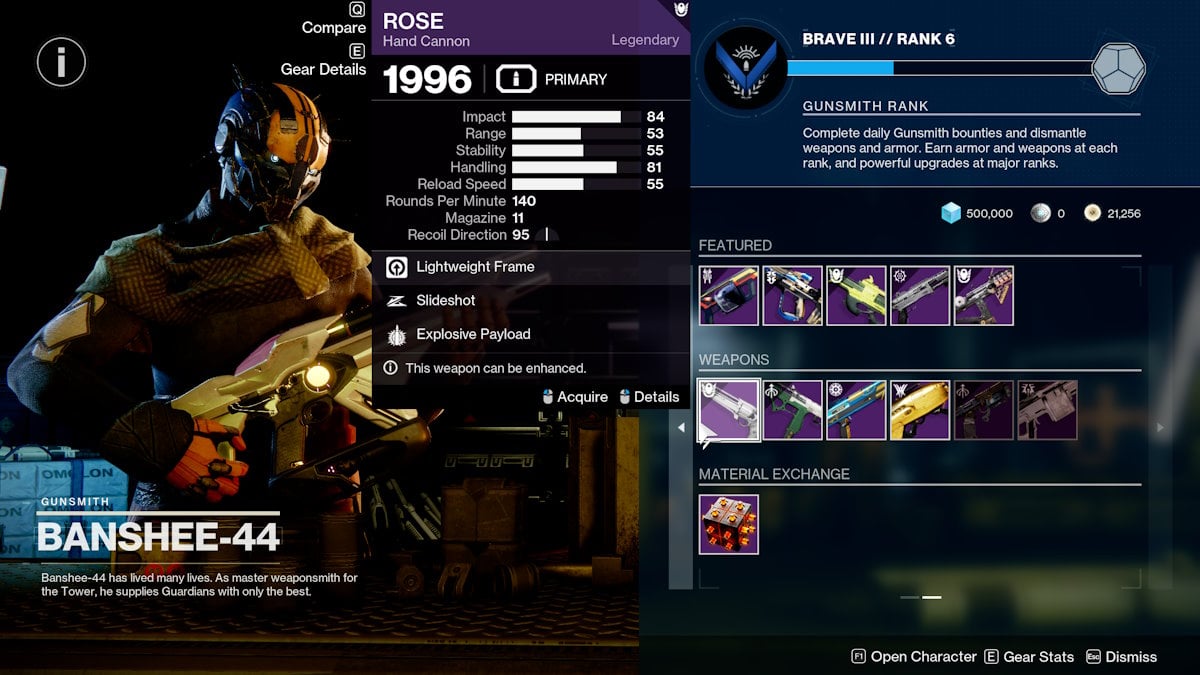The width and height of the screenshot is (1200, 675).
Task: Open the Gunsmith rank emblem
Action: (x=740, y=69)
